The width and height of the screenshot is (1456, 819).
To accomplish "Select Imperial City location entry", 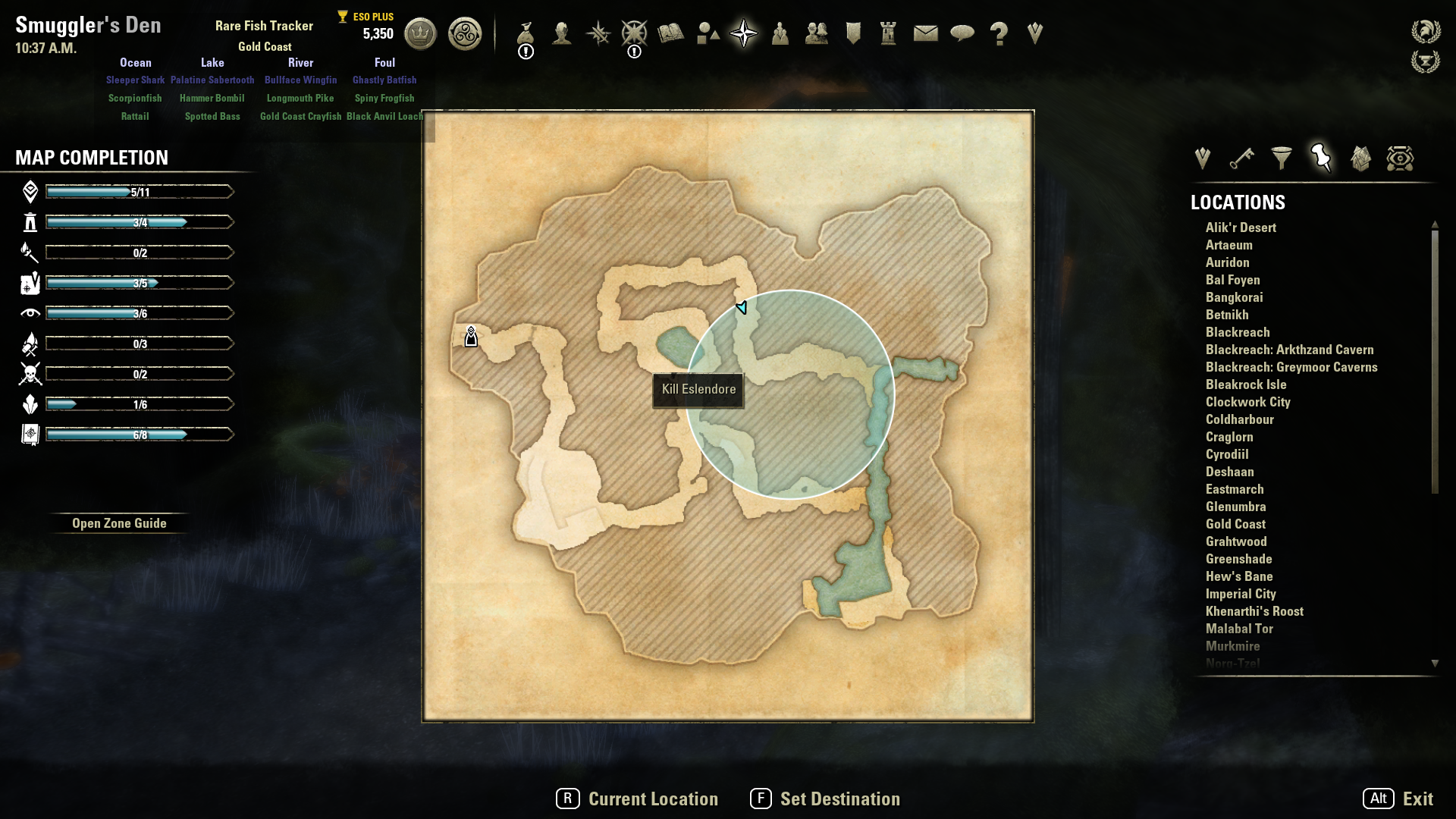I will [1241, 594].
